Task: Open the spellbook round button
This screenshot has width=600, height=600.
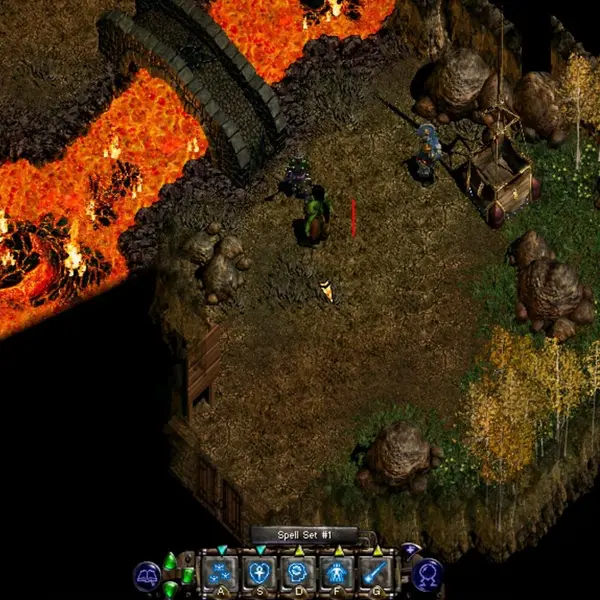Action: [x=147, y=575]
